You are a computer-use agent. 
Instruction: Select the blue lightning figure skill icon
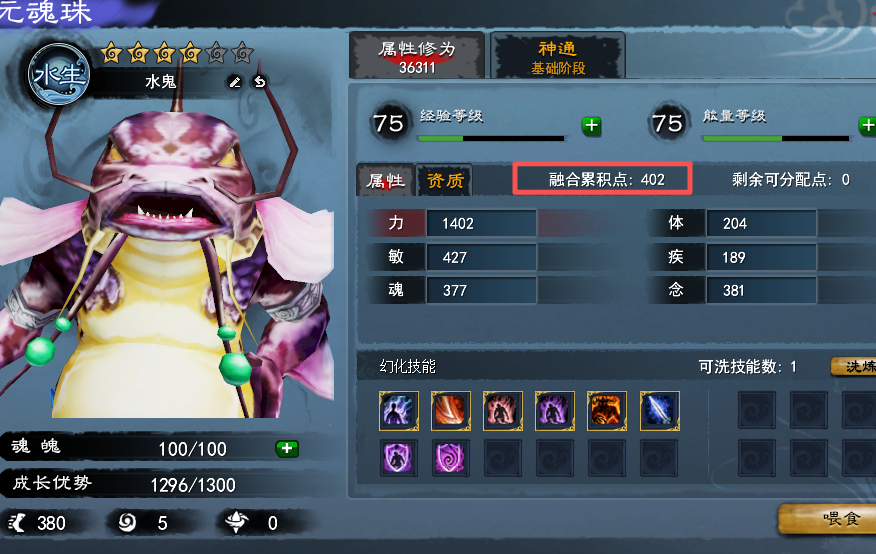pos(399,410)
